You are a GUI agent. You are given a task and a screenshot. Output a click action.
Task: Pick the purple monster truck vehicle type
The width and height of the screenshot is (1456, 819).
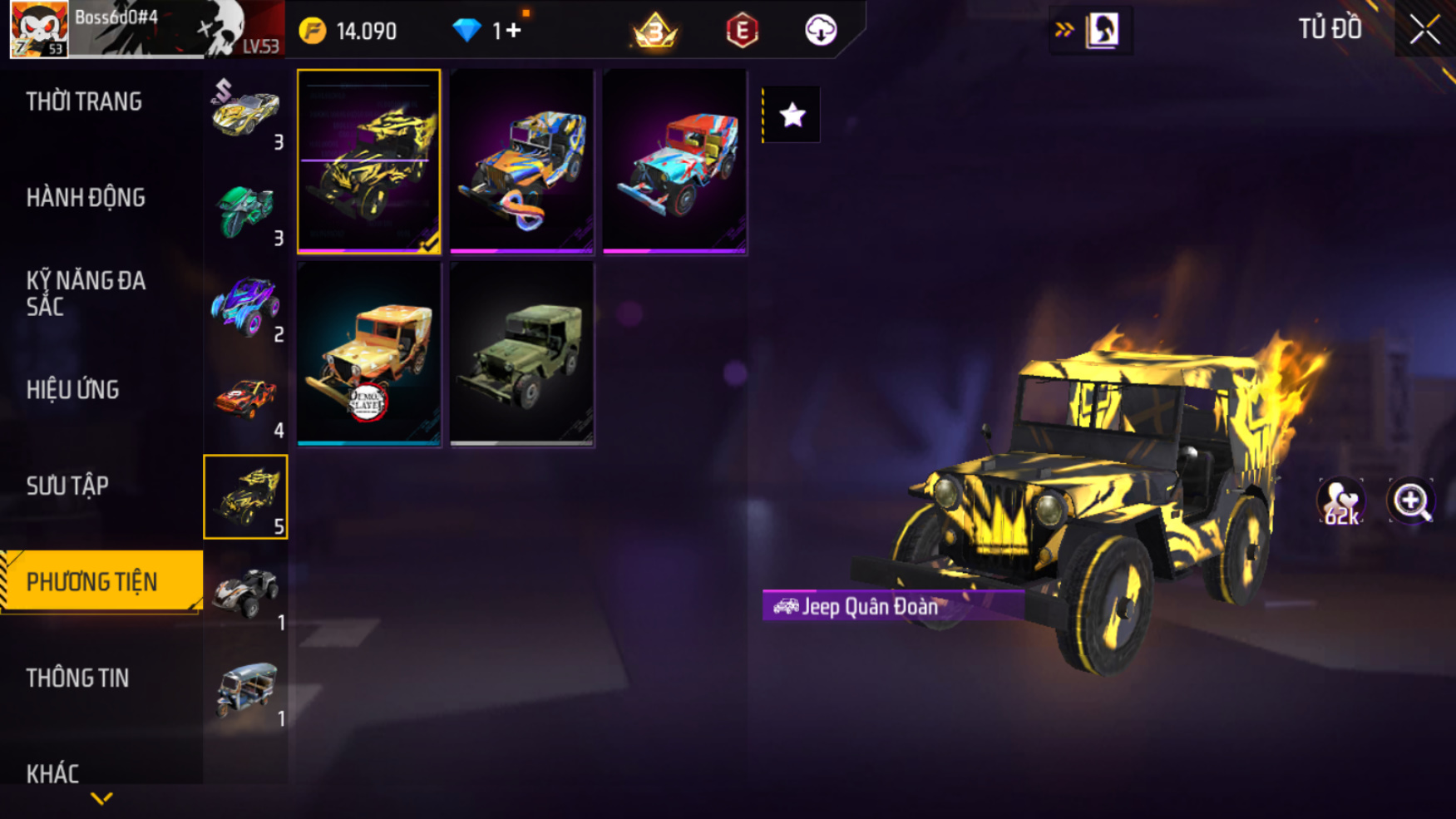[x=245, y=305]
